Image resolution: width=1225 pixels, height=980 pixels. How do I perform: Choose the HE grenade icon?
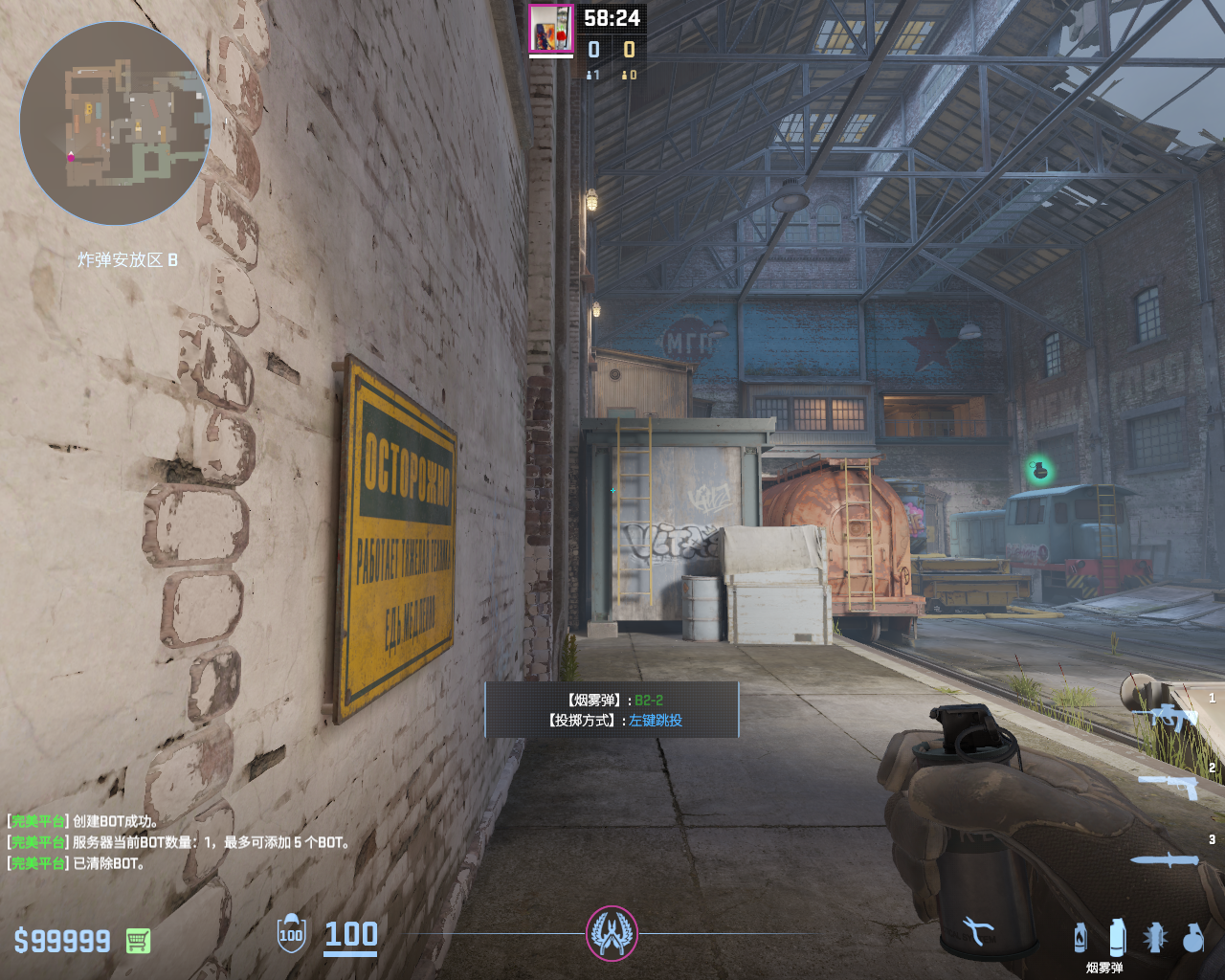pyautogui.click(x=1192, y=938)
